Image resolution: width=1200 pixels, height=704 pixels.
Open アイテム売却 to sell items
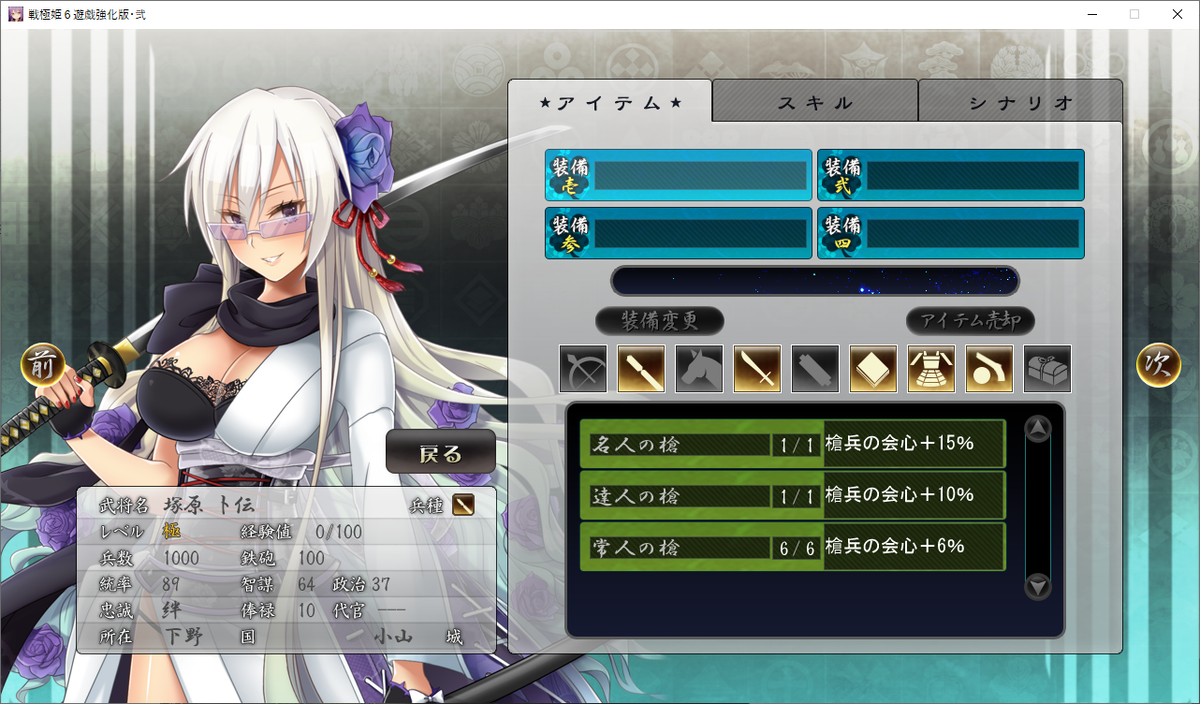point(970,321)
